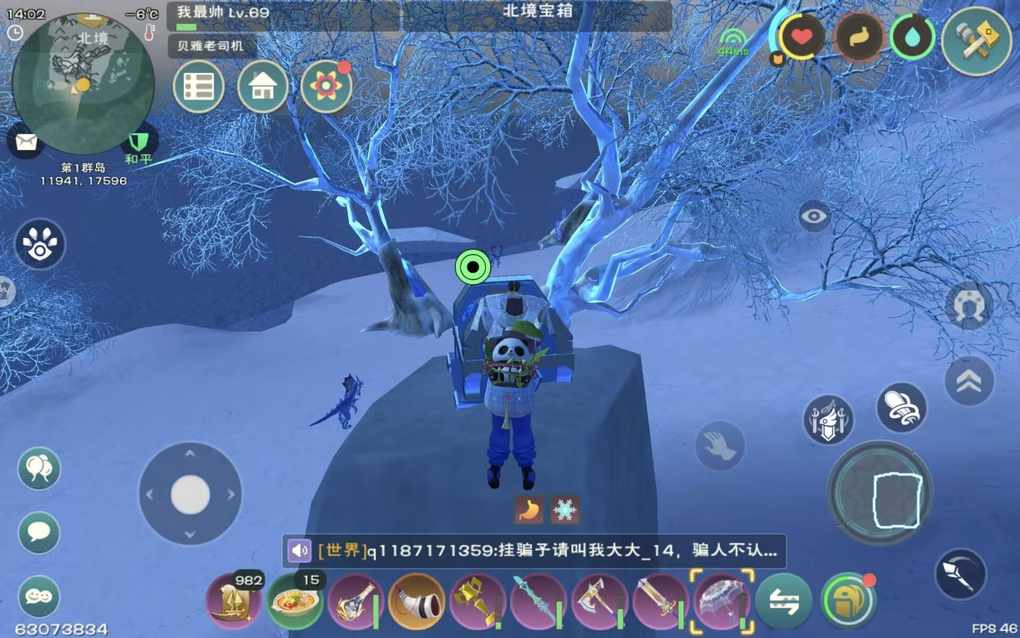The image size is (1020, 638).
Task: Tap the swap arrows hotbar button
Action: pyautogui.click(x=783, y=602)
